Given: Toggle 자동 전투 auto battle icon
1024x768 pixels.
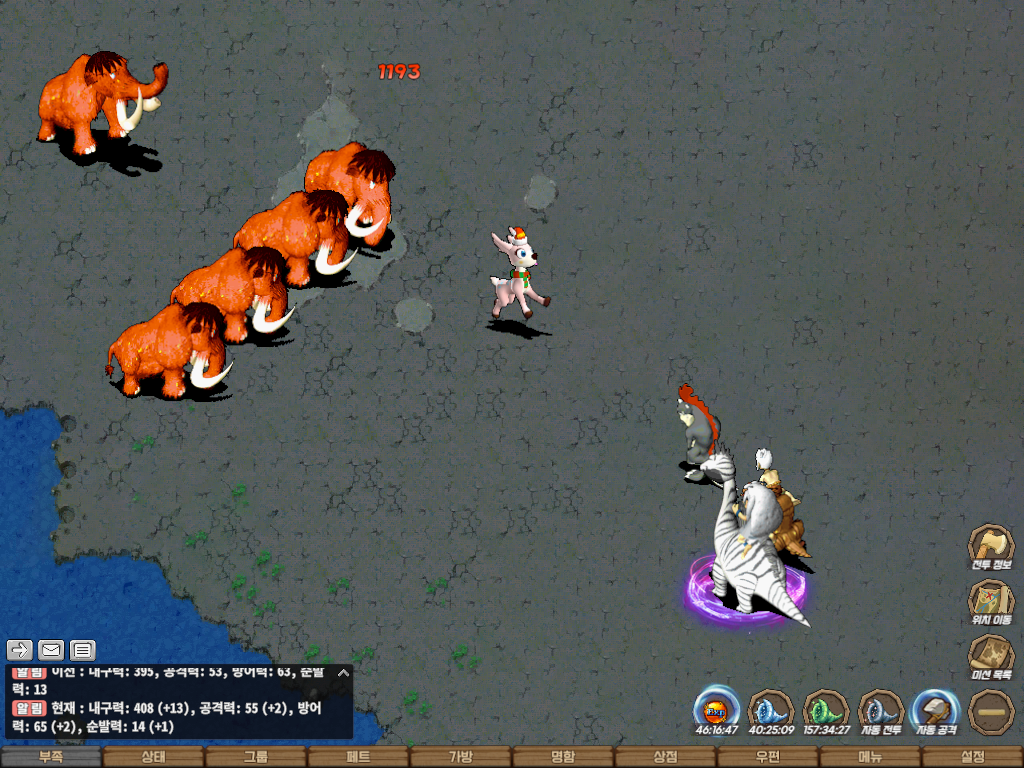Looking at the screenshot, I should click(881, 710).
